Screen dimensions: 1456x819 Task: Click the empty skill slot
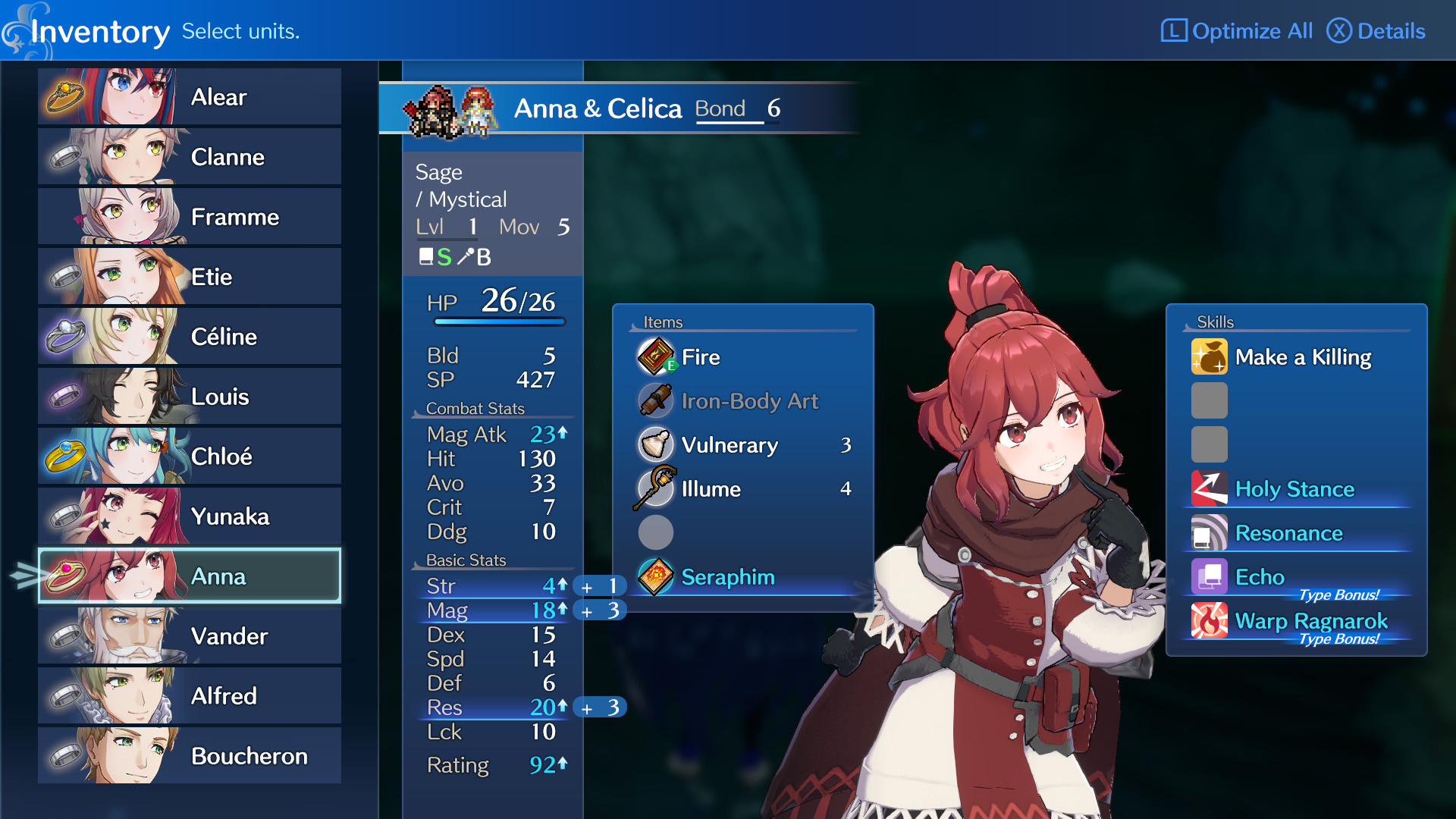1210,400
